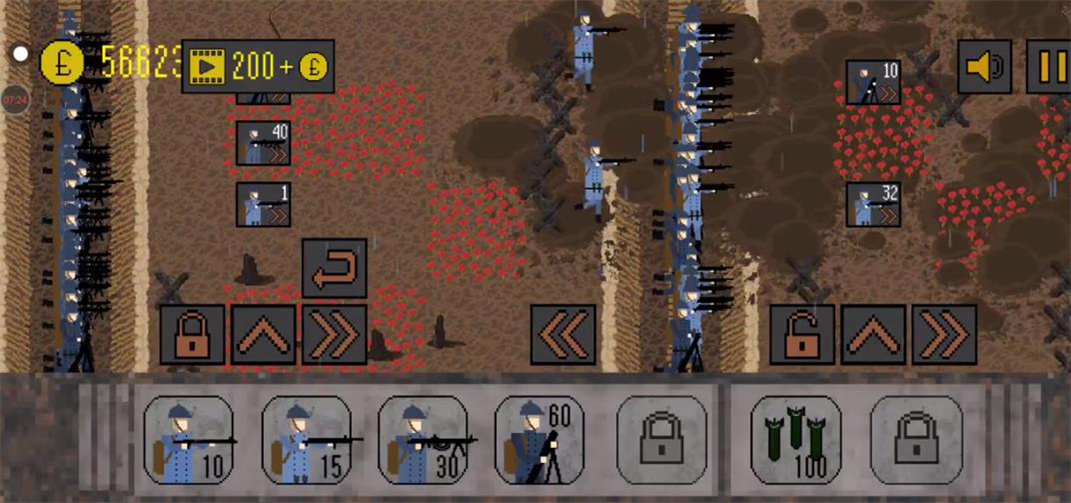Click the curved return arrow button
The image size is (1071, 503).
[x=334, y=268]
